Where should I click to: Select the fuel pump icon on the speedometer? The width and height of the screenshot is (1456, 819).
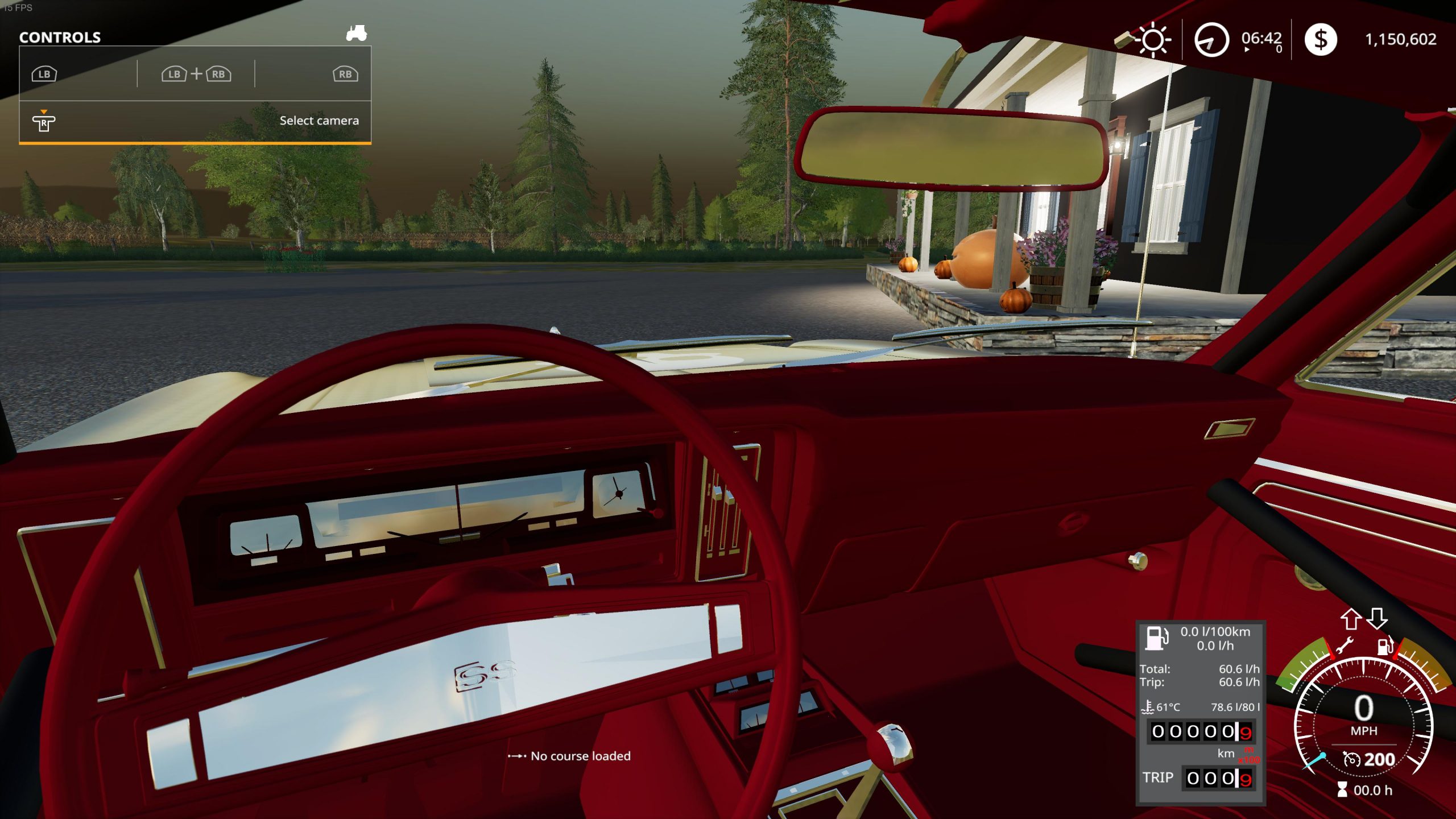coord(1384,646)
